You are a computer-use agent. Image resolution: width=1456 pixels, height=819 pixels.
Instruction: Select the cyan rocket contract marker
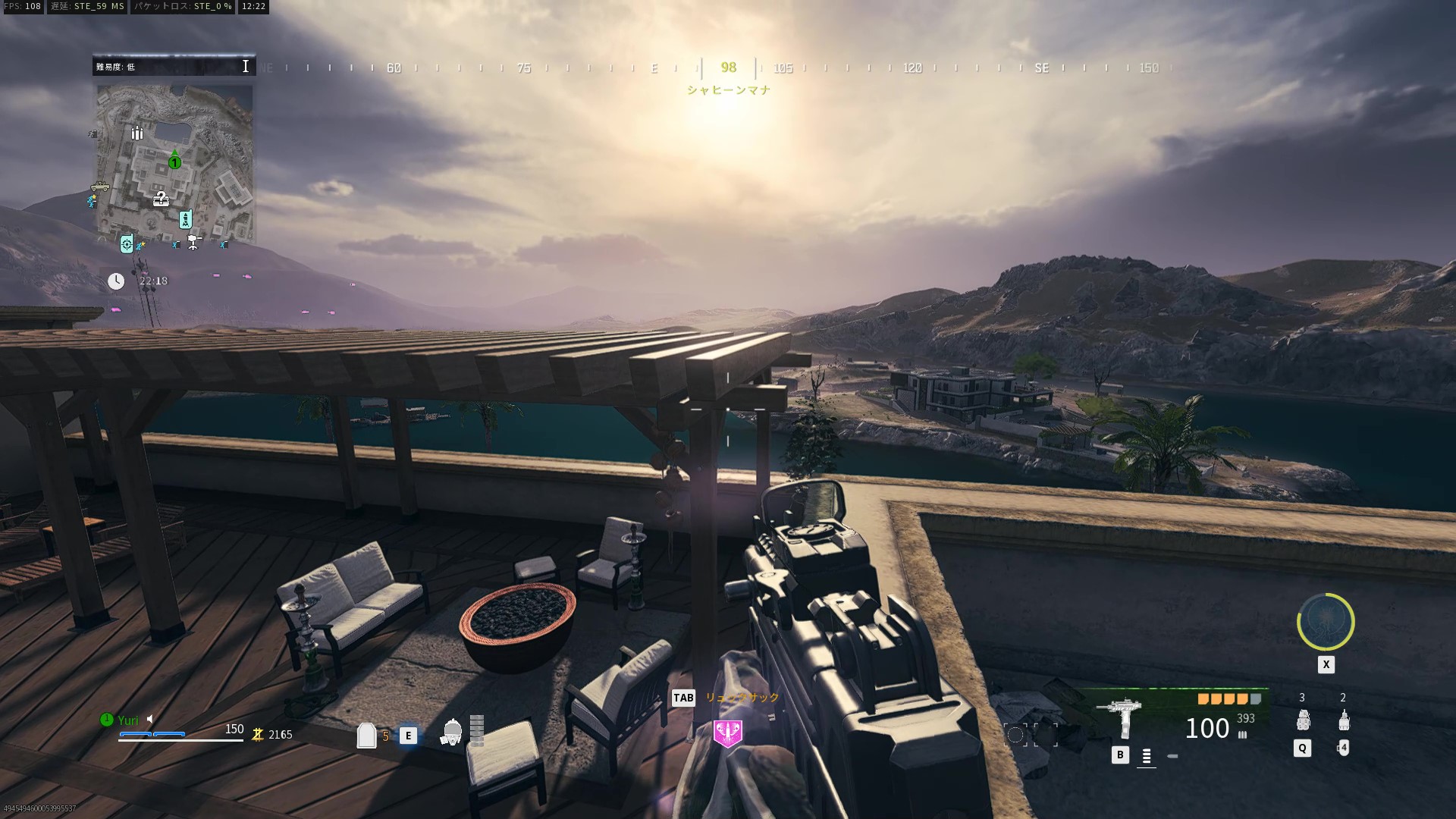tap(185, 220)
